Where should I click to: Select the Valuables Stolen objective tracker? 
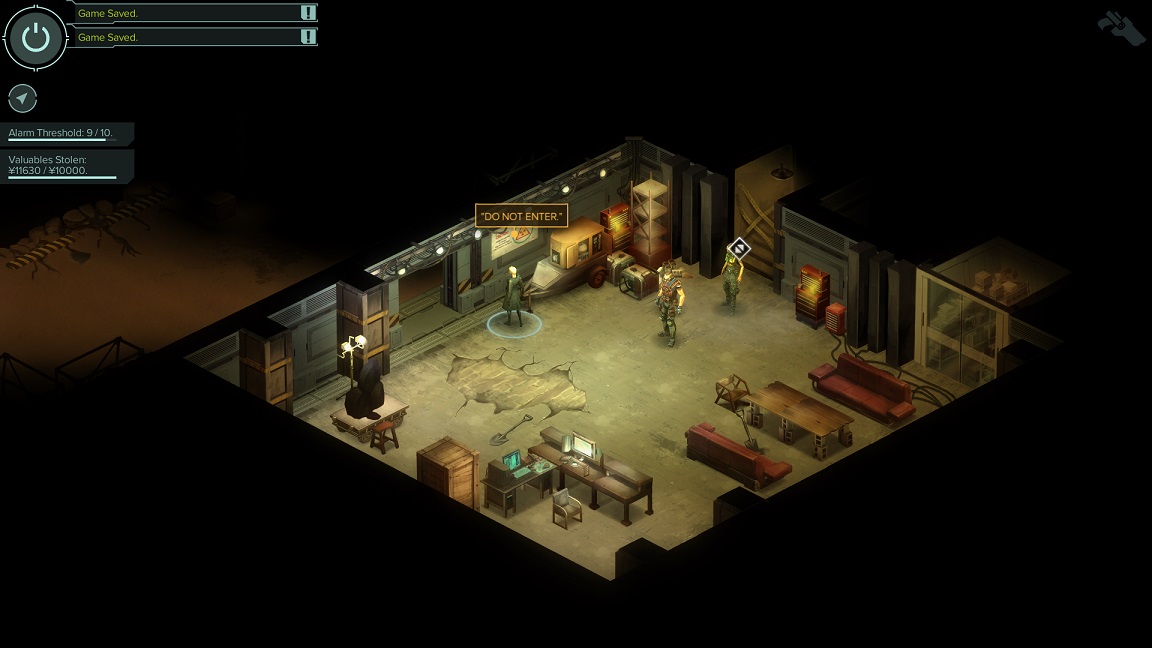pyautogui.click(x=62, y=165)
